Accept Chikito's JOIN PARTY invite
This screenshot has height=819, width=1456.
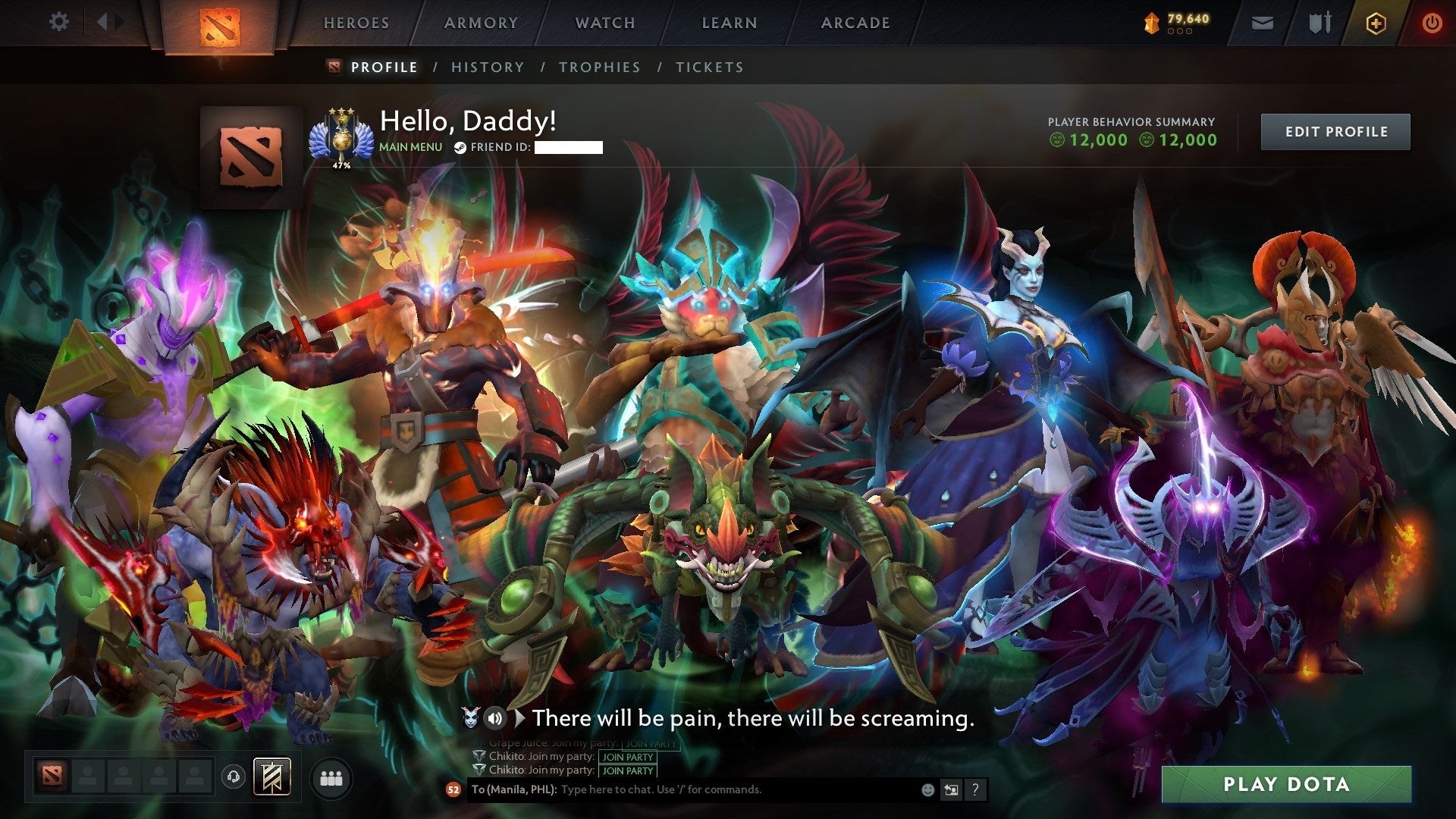(628, 757)
